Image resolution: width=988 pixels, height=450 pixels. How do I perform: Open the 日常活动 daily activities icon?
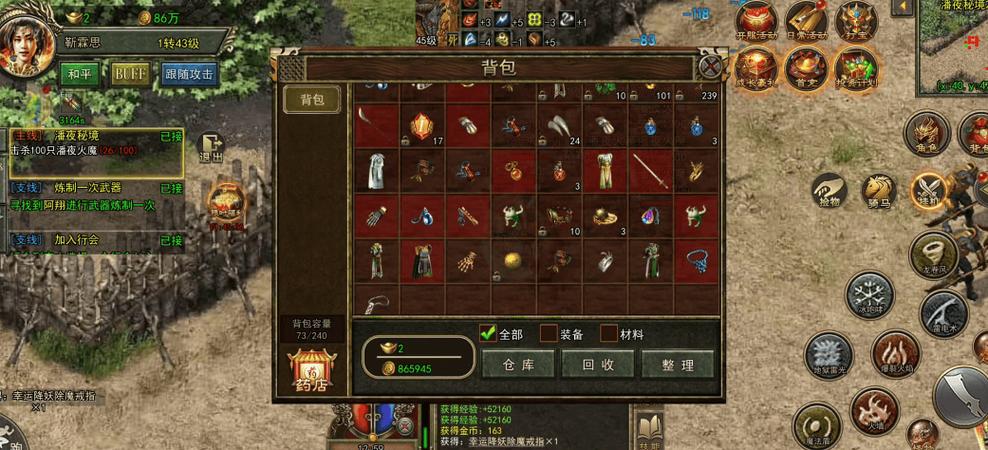point(805,20)
